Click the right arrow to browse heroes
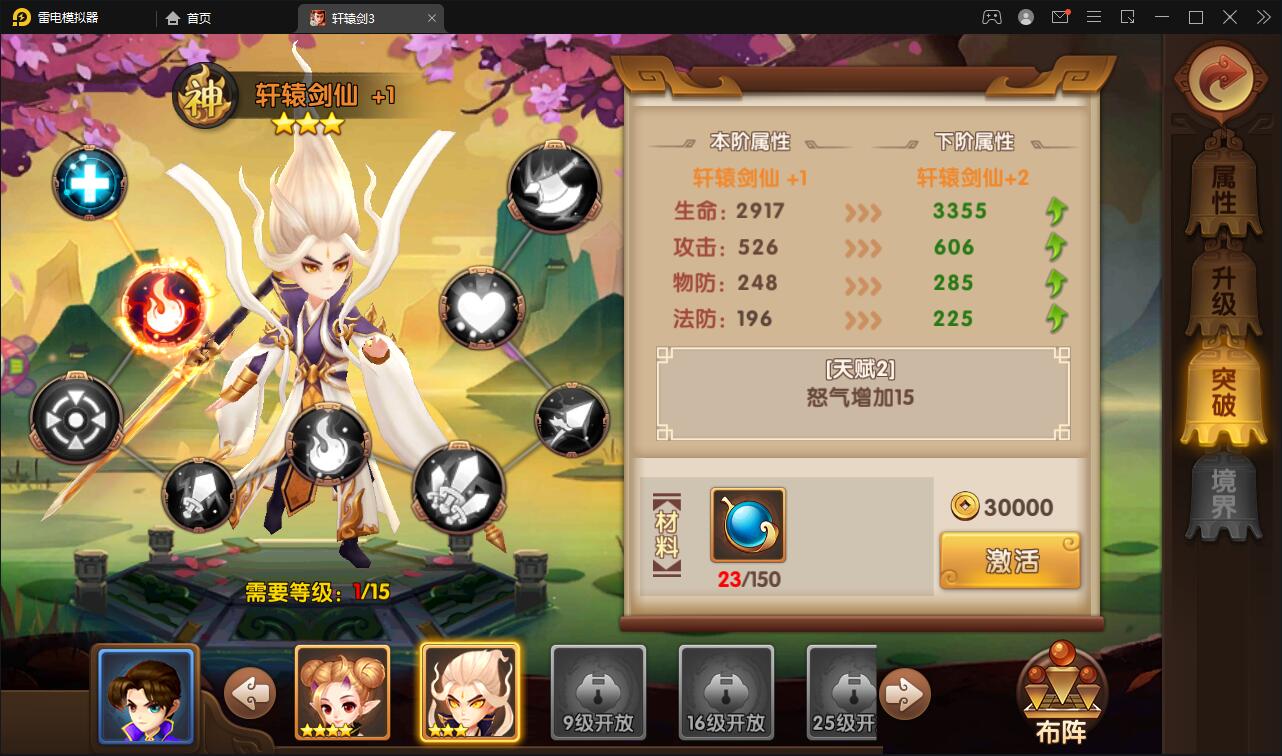 [903, 693]
